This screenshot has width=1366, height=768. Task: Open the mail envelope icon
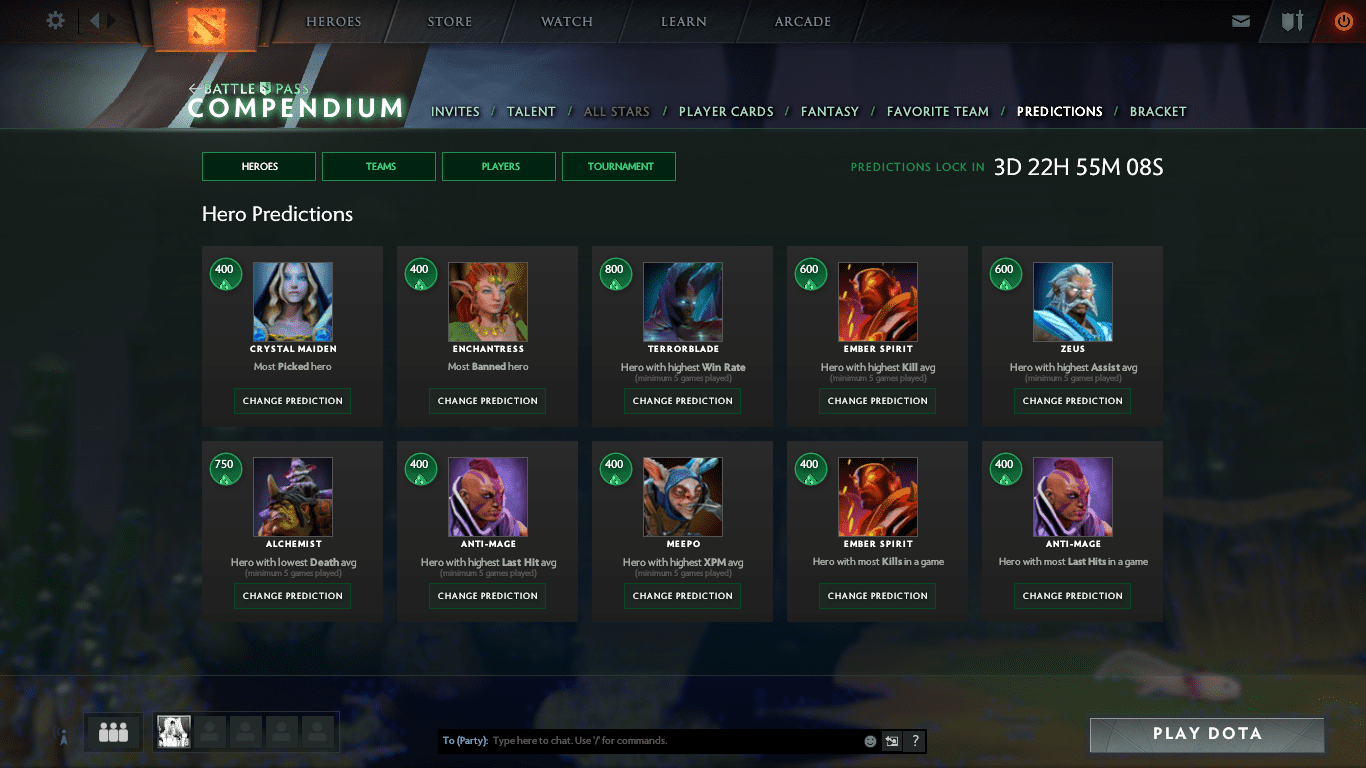click(x=1241, y=21)
